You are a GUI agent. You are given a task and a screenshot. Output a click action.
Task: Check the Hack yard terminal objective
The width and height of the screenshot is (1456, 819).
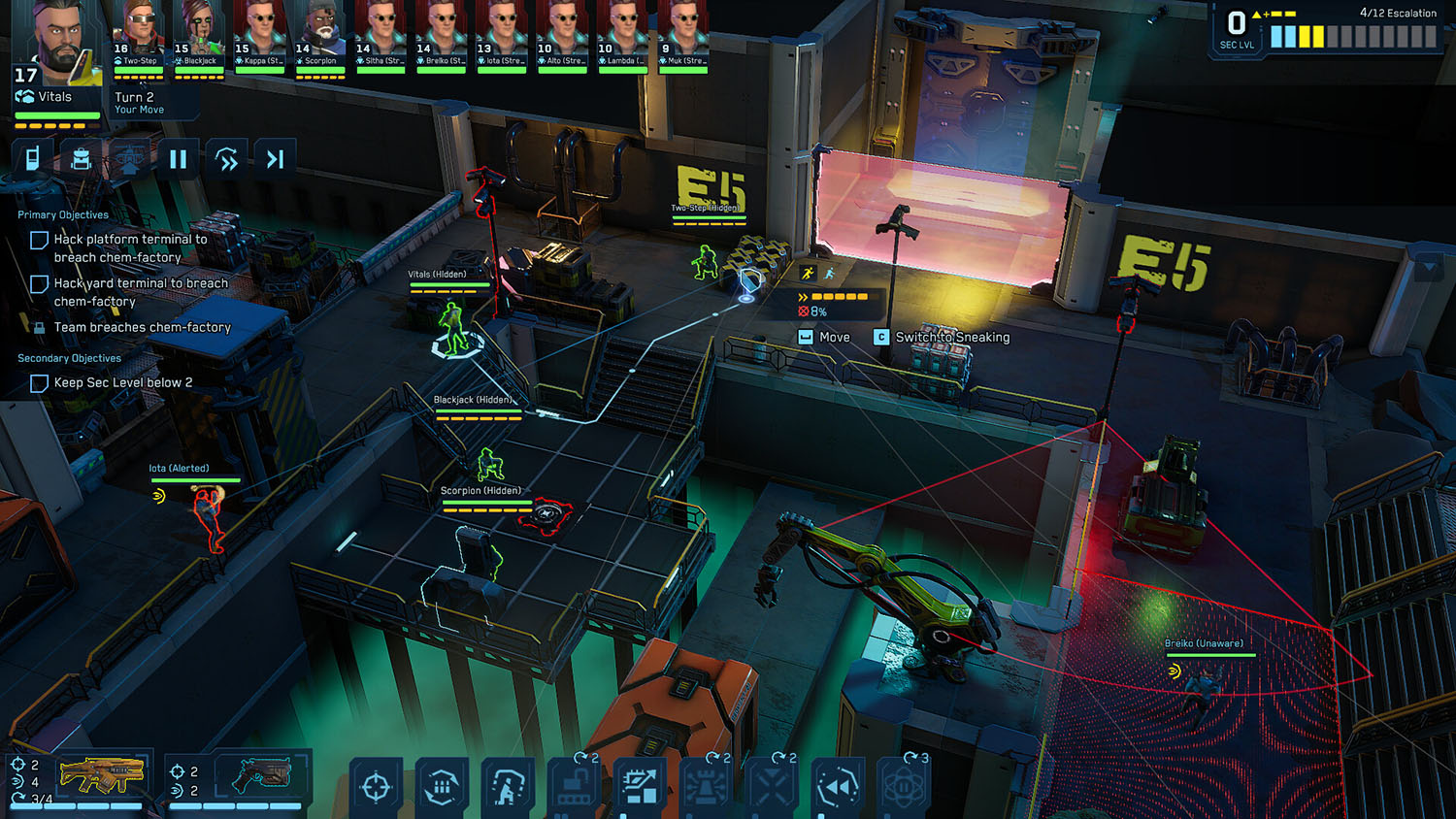click(x=39, y=283)
